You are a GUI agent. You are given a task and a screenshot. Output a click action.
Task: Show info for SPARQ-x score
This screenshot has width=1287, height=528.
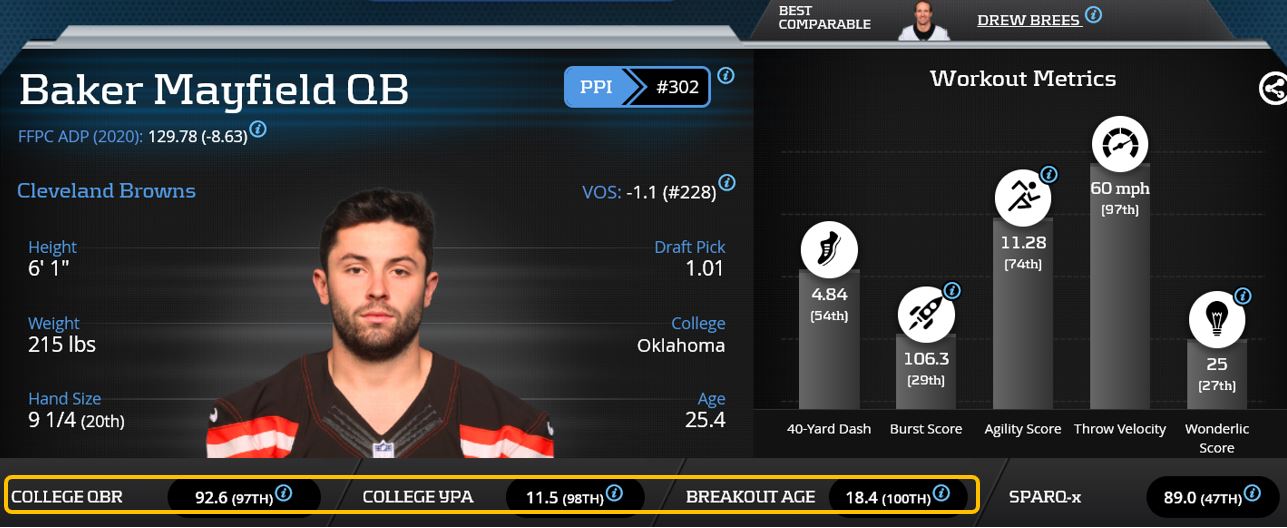pyautogui.click(x=1254, y=493)
